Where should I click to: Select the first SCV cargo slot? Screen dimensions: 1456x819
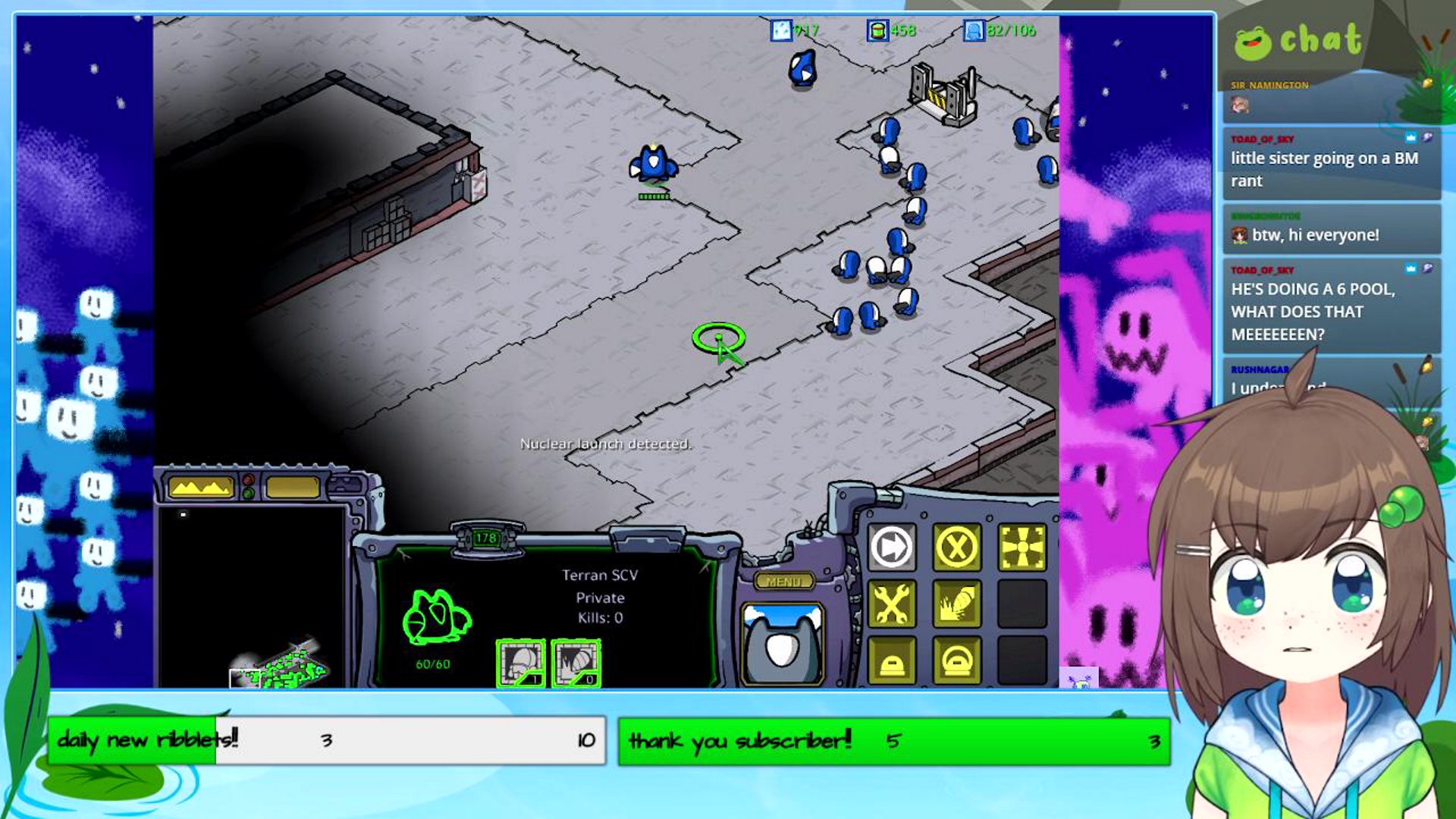point(521,661)
